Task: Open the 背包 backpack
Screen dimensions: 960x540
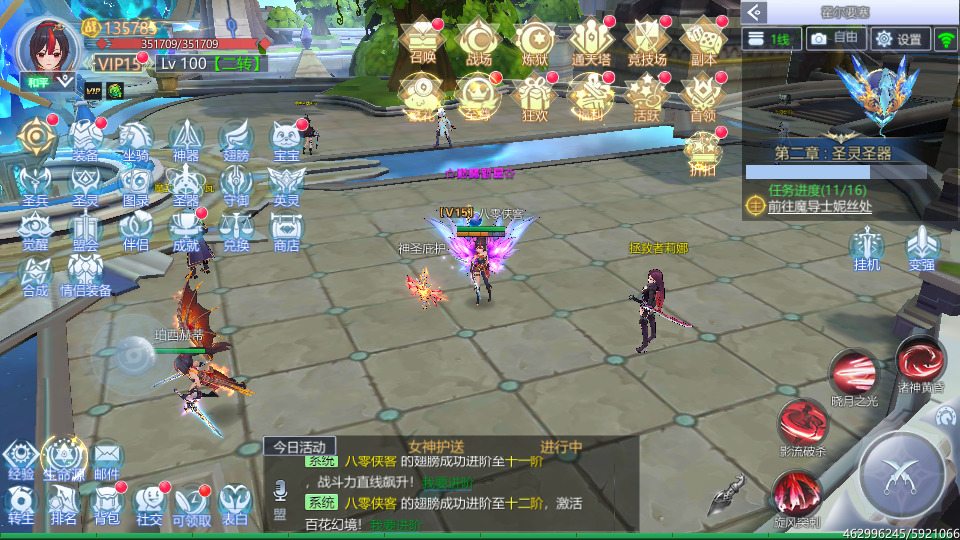Action: tap(107, 503)
